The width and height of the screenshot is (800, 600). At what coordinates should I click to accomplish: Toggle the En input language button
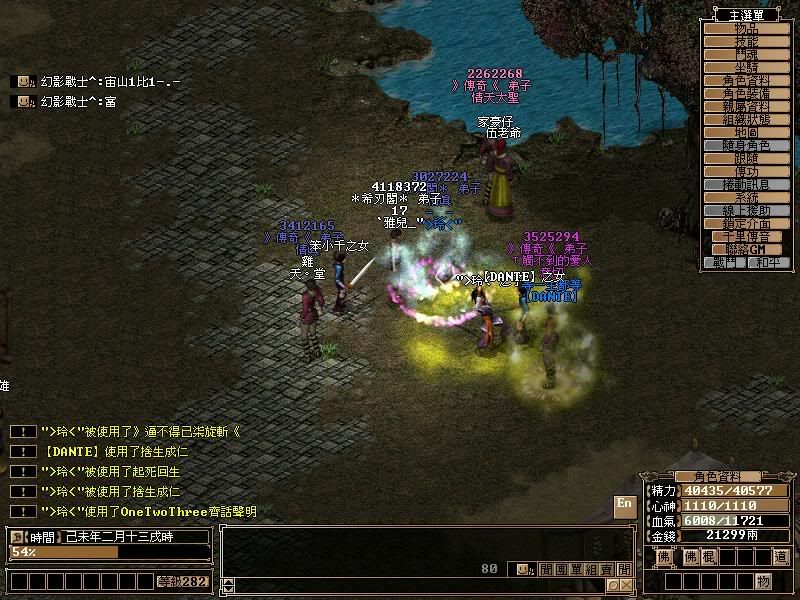pos(624,506)
